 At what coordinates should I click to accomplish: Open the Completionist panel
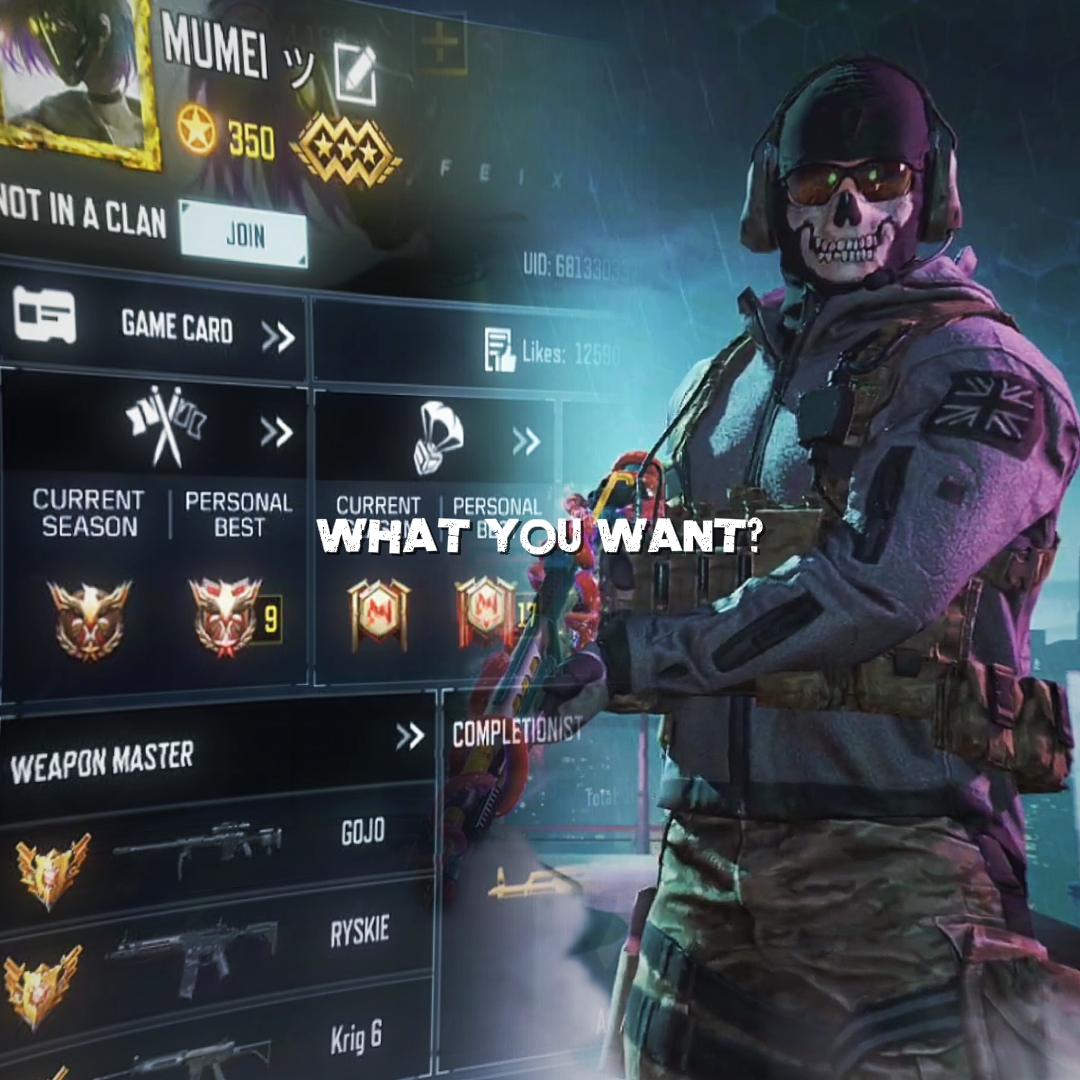click(516, 733)
